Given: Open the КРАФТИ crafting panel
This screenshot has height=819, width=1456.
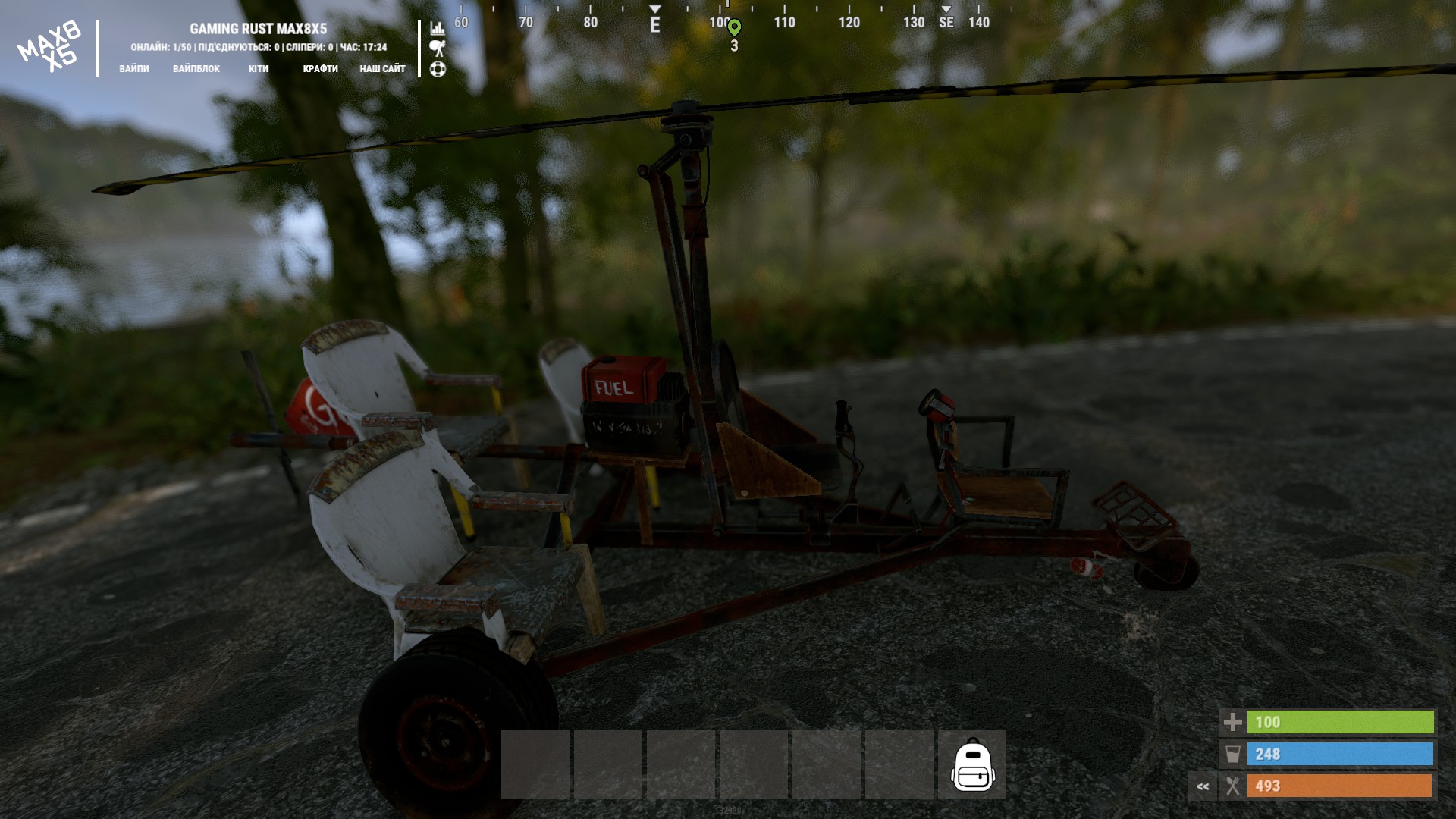Looking at the screenshot, I should (320, 68).
